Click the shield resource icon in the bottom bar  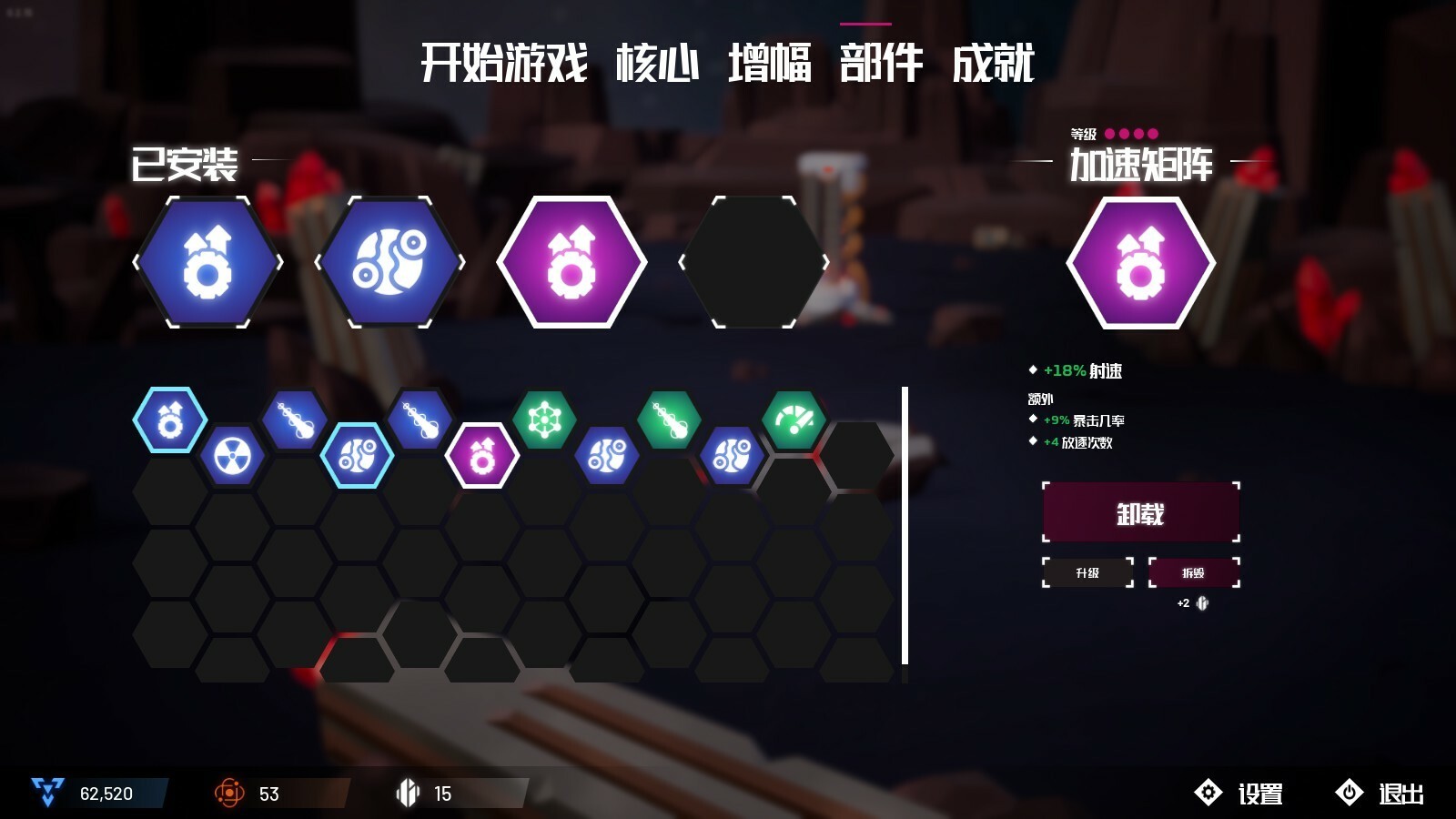[407, 793]
